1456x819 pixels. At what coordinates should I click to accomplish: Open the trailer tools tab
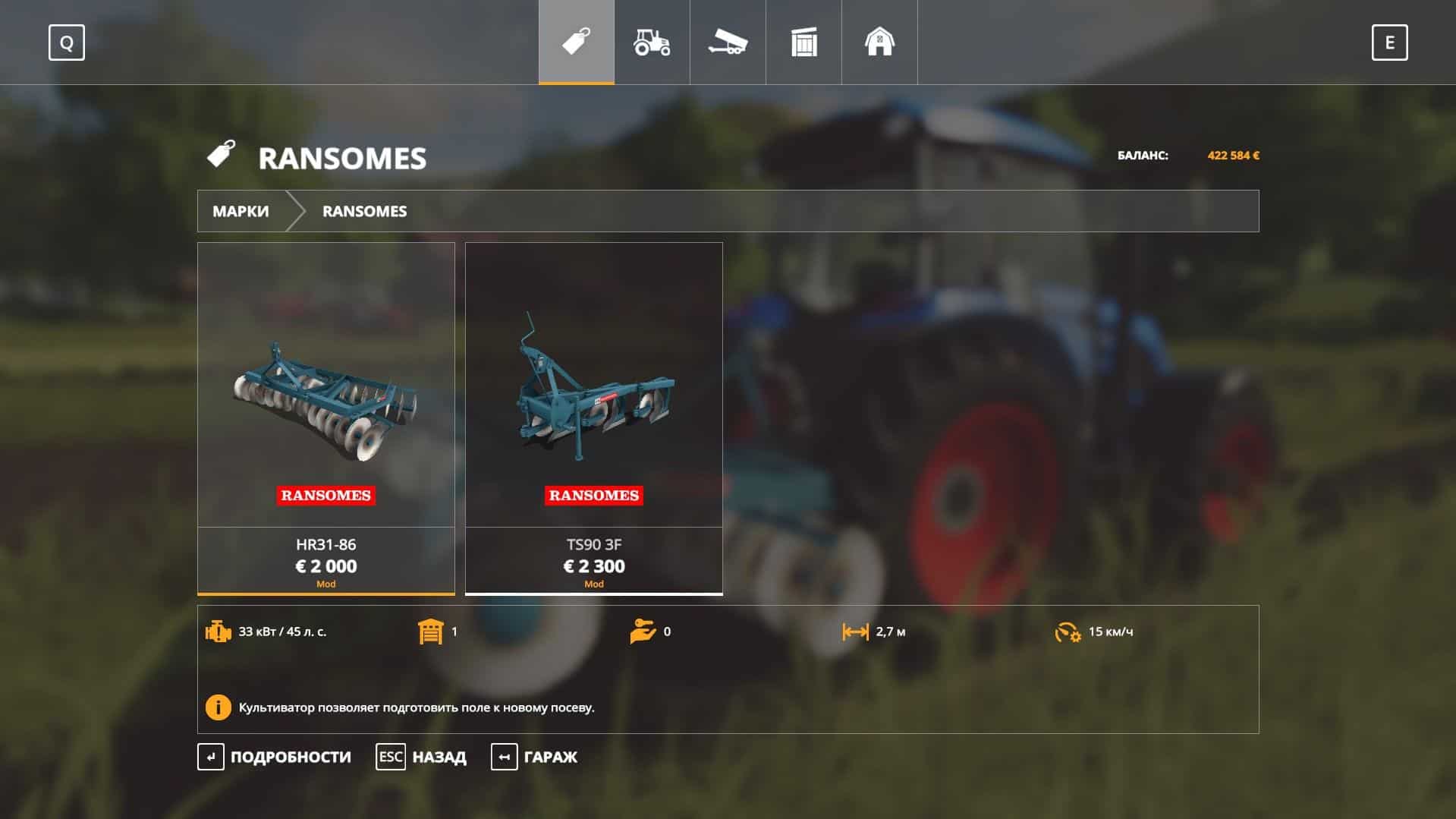pyautogui.click(x=728, y=43)
